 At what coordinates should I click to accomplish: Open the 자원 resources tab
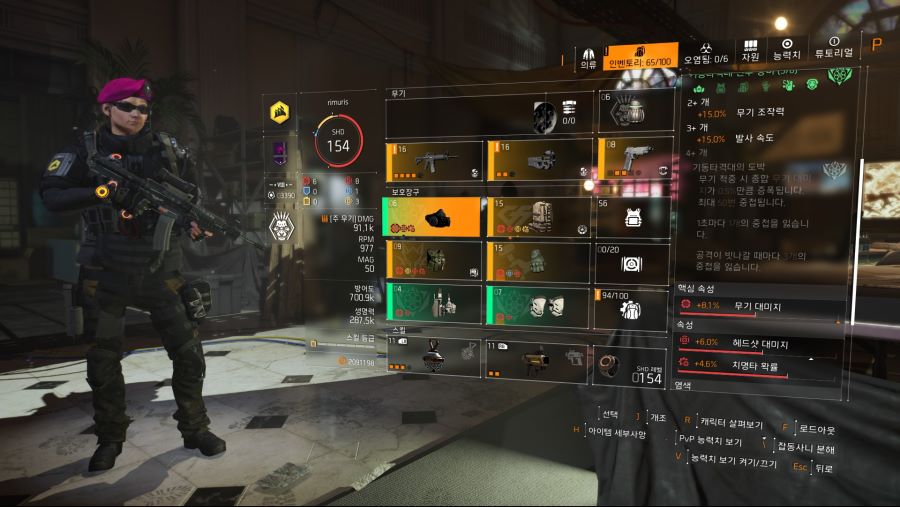pyautogui.click(x=750, y=52)
